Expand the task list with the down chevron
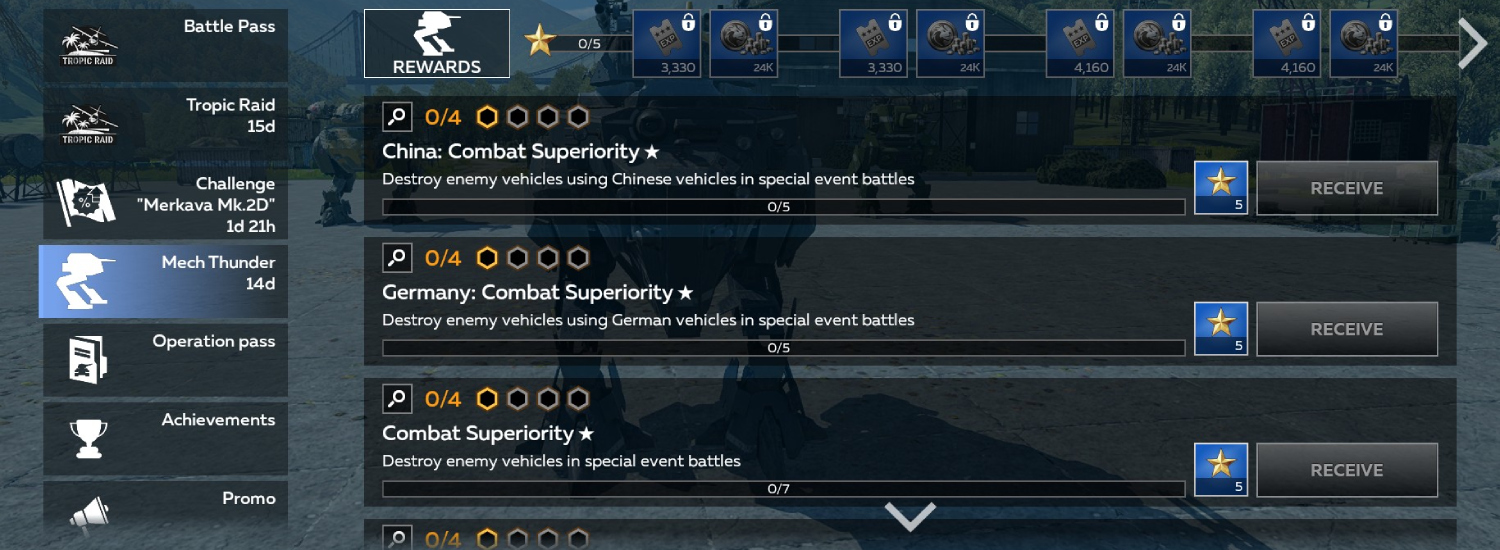The width and height of the screenshot is (1500, 550). click(910, 516)
